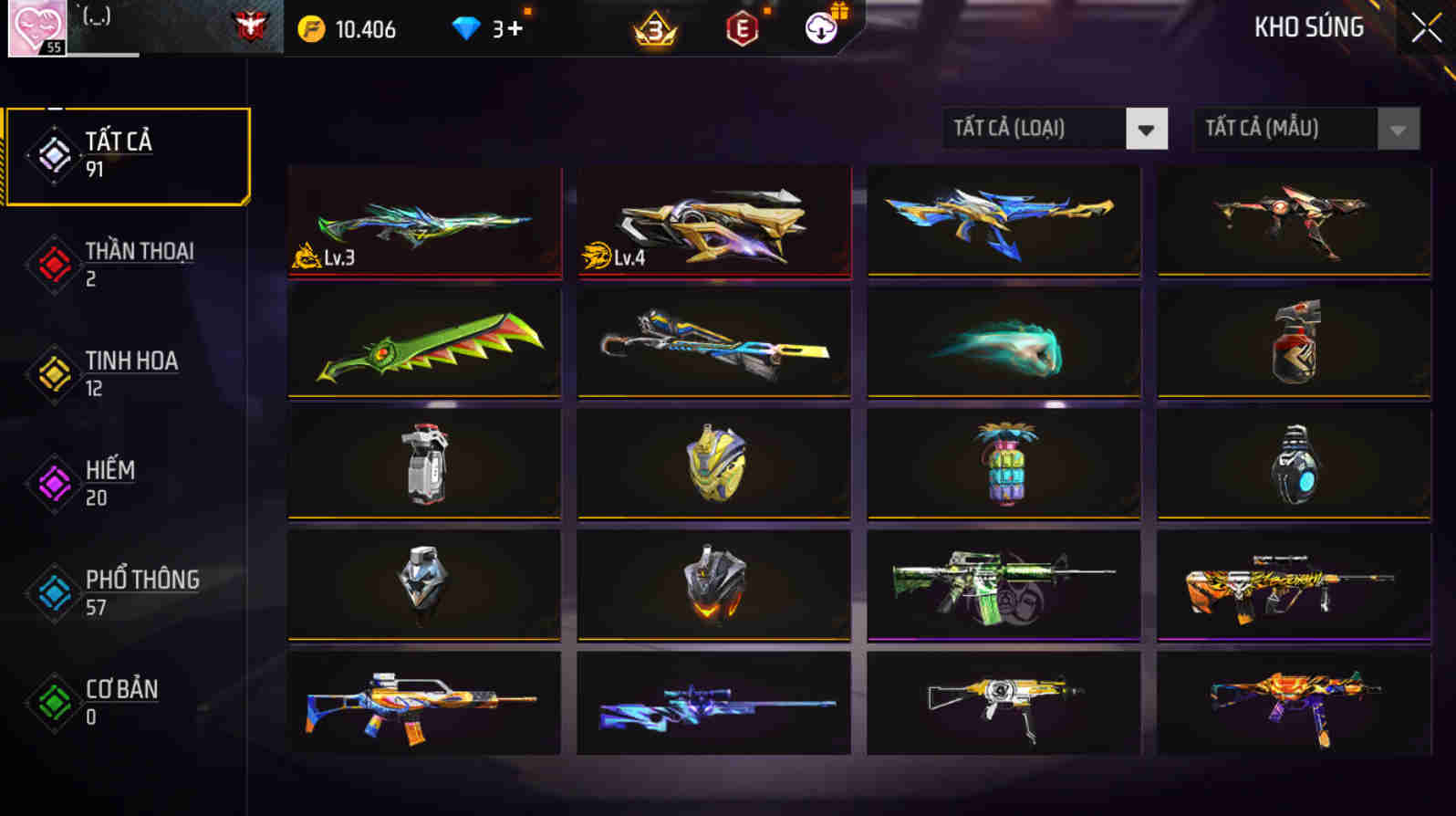
Task: Expand the weapon type filter arrow
Action: point(1148,128)
